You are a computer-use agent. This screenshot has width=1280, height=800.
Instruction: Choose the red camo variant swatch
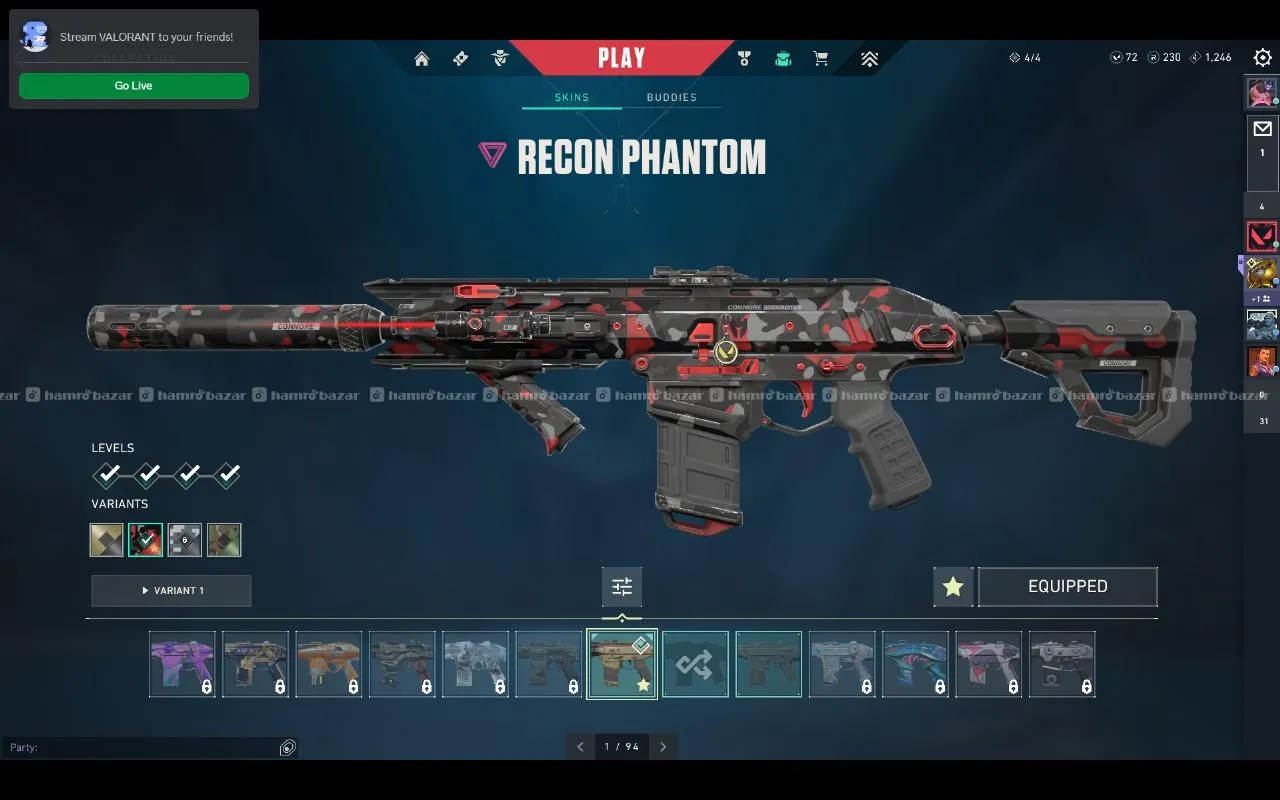pyautogui.click(x=146, y=540)
